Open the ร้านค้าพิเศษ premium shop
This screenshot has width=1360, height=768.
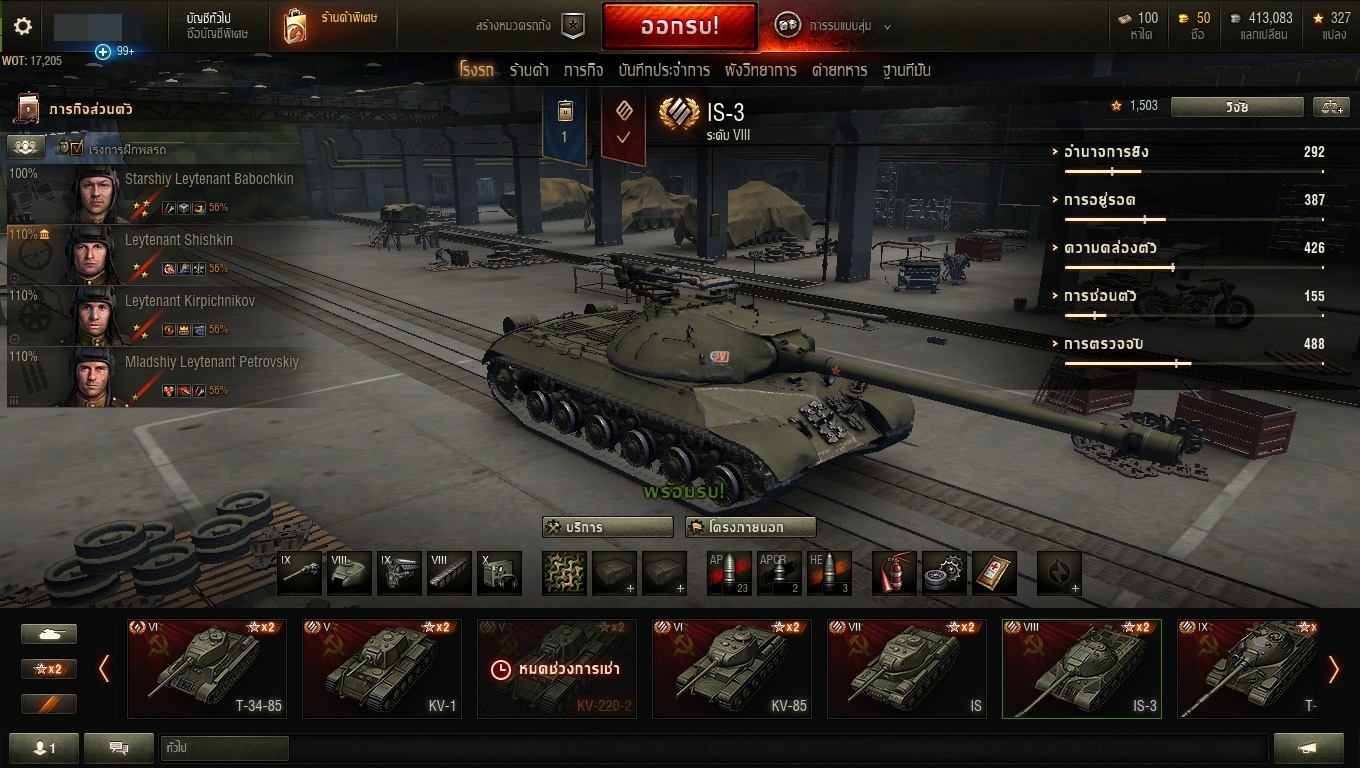tap(332, 27)
